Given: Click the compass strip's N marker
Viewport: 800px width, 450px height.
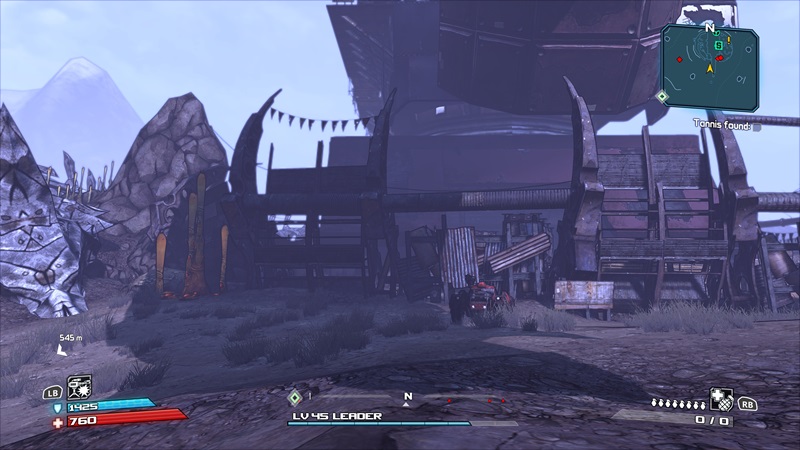Looking at the screenshot, I should (407, 397).
